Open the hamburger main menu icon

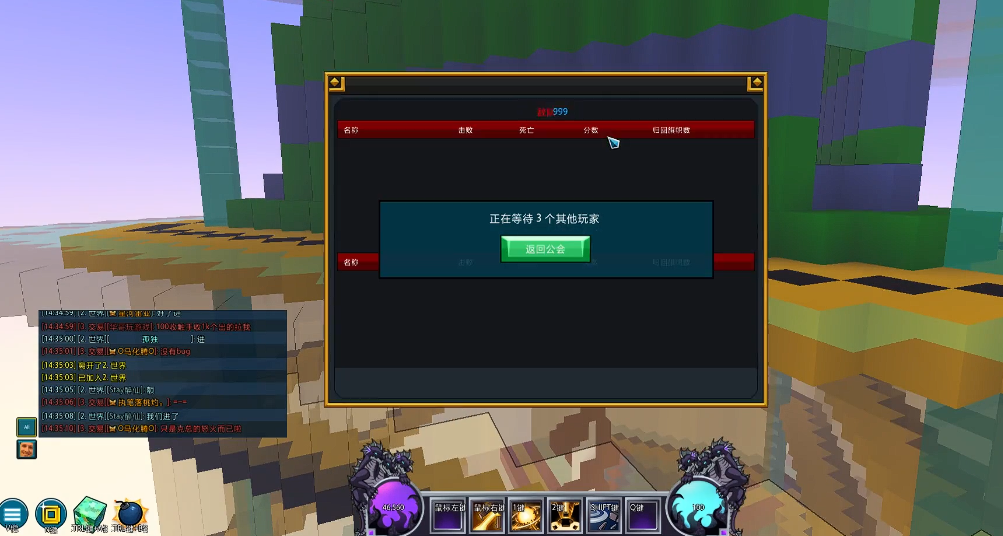(x=12, y=512)
